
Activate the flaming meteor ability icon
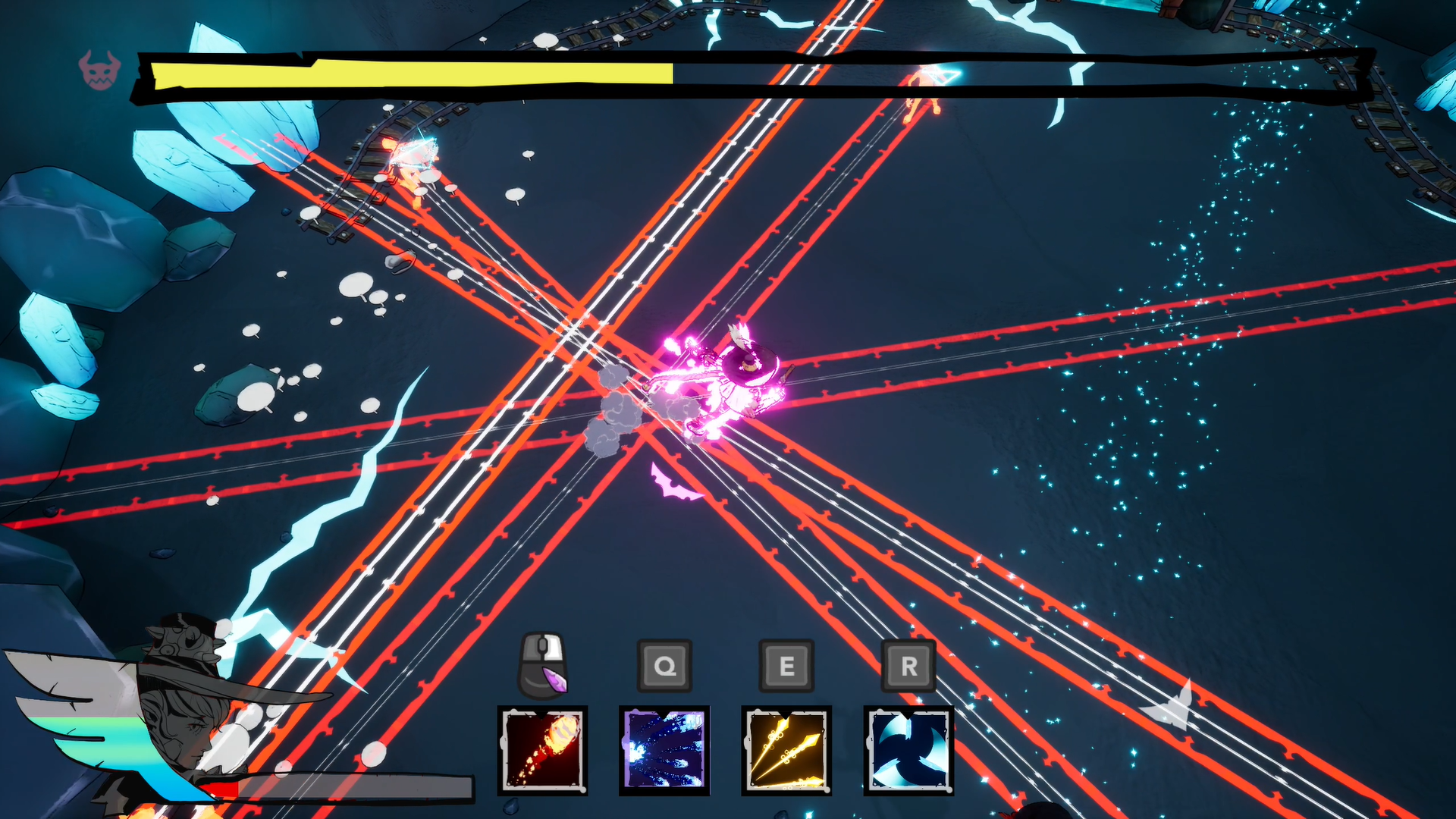point(542,749)
